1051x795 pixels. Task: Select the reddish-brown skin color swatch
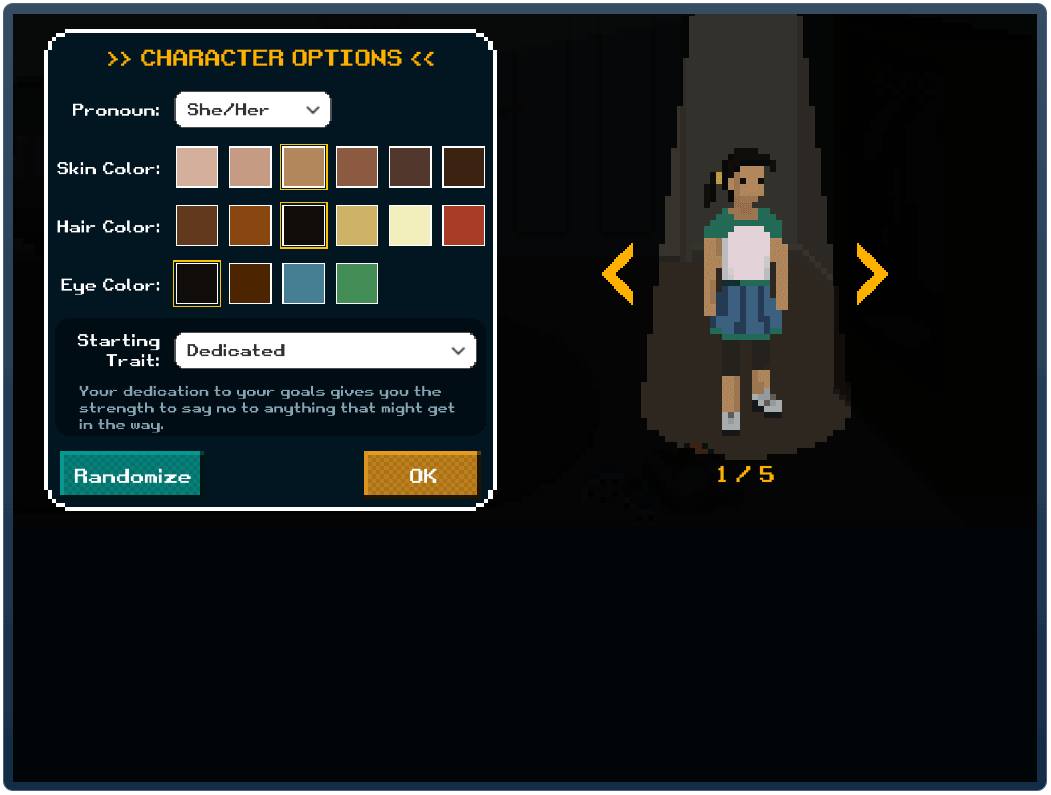[x=357, y=167]
